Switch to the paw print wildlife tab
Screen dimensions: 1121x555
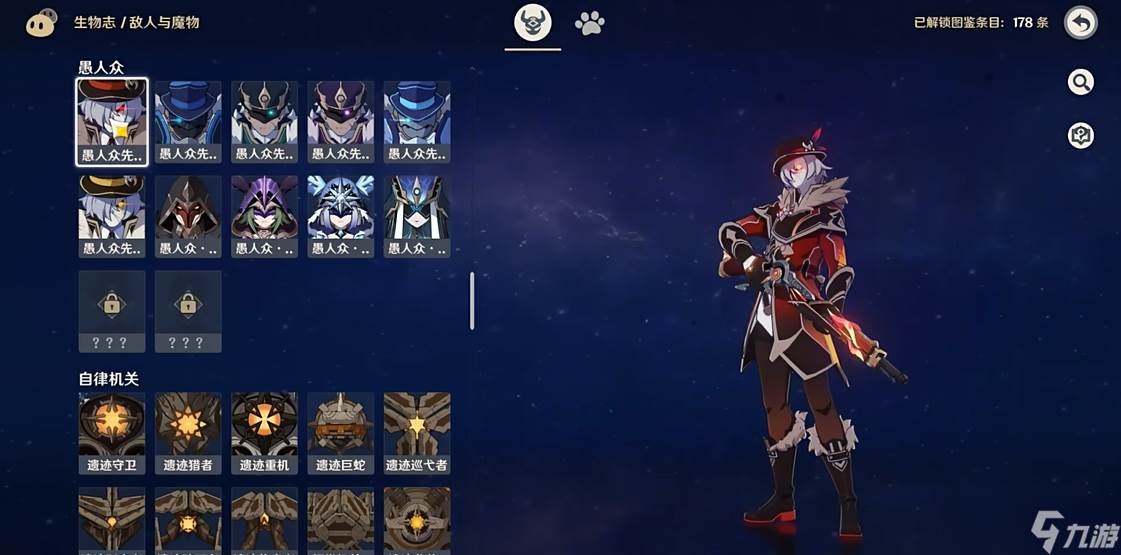[x=590, y=23]
